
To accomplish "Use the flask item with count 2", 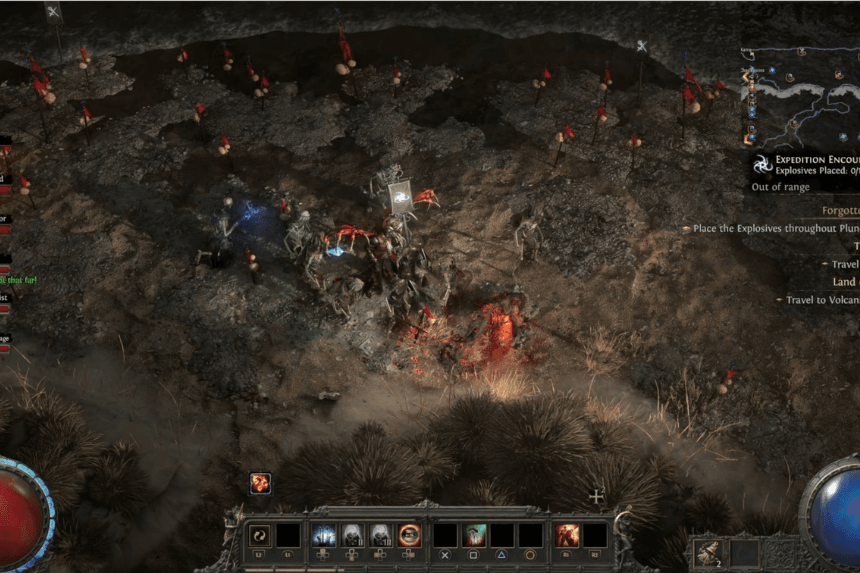I will tap(711, 552).
